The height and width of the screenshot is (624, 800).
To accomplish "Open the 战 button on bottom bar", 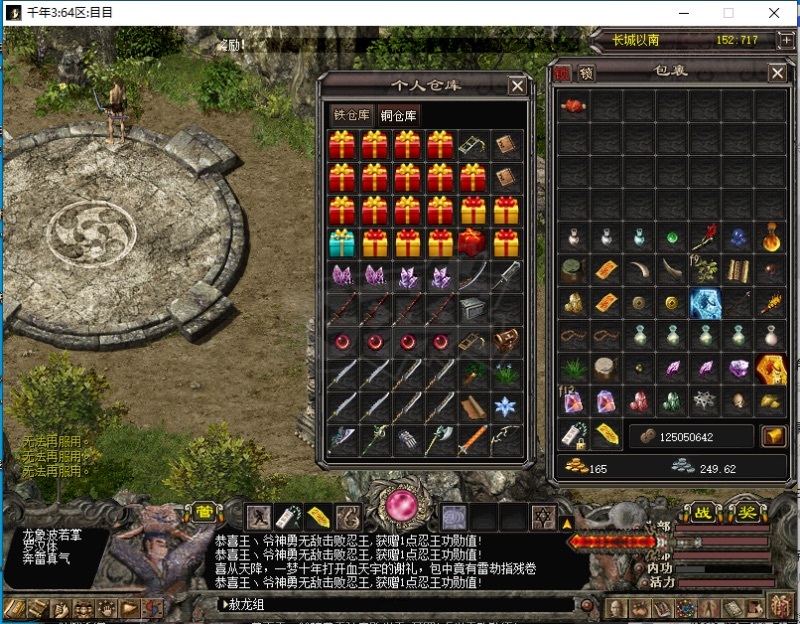I will 704,513.
